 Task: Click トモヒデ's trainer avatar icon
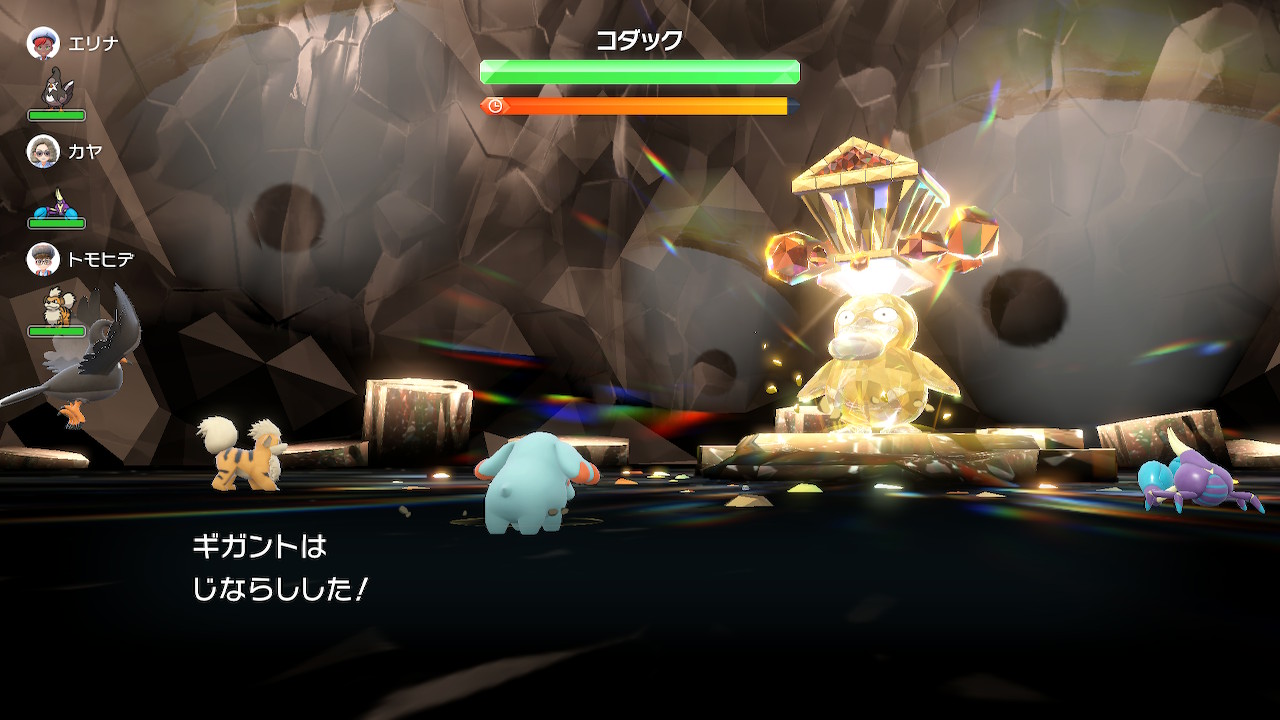(x=42, y=260)
